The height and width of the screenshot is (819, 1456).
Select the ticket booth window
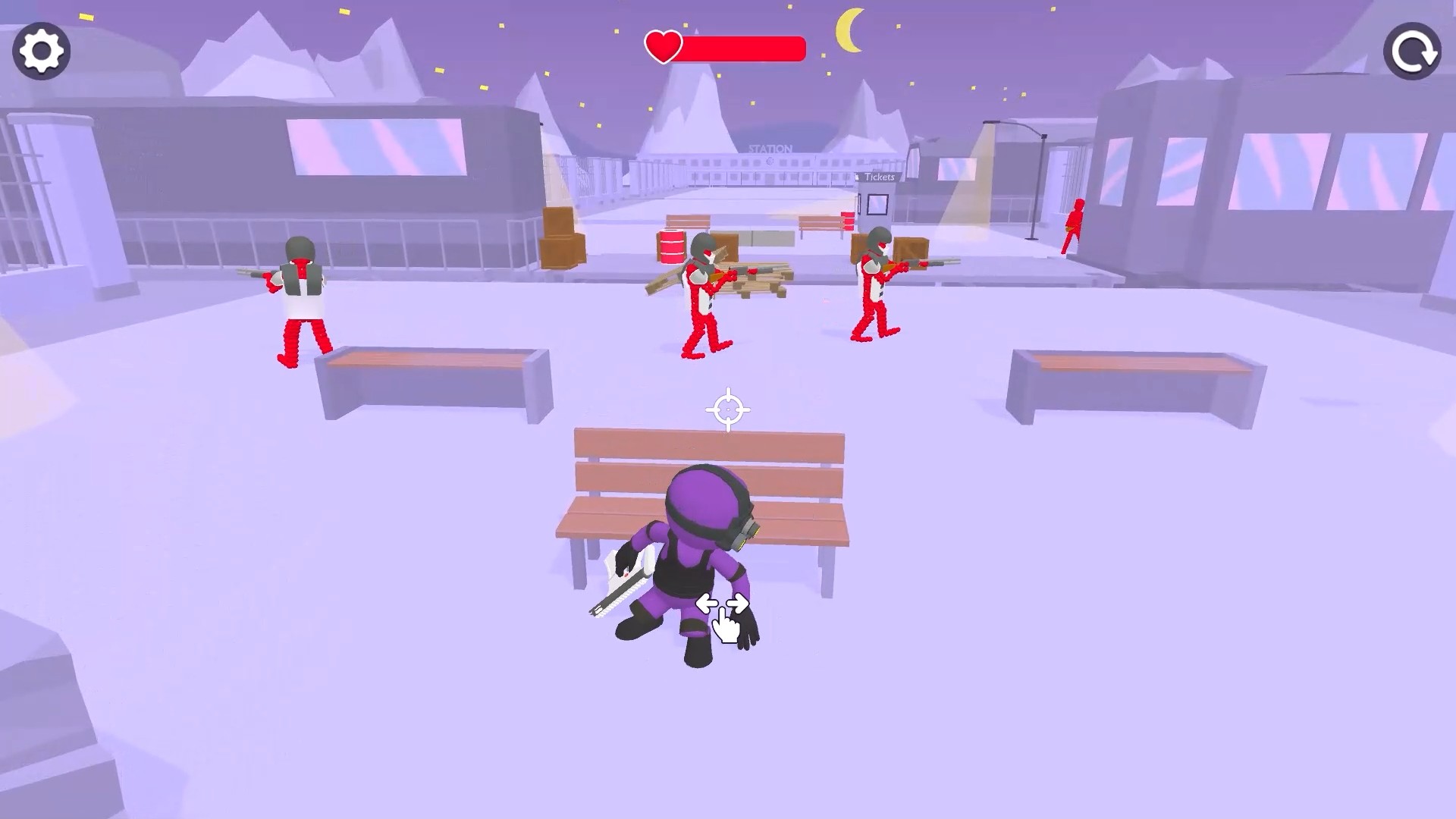878,203
